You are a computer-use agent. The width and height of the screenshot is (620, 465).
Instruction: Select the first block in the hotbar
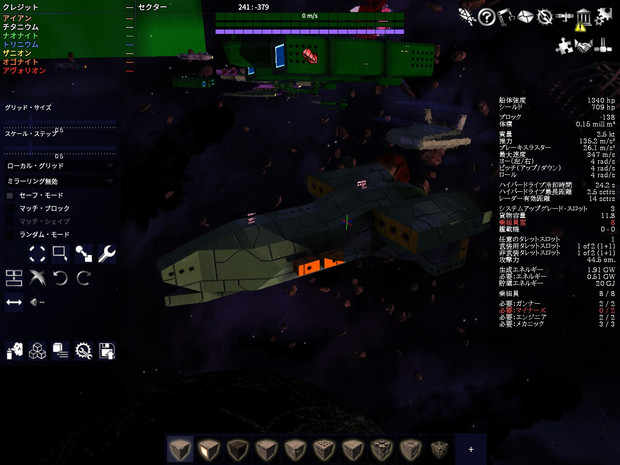click(180, 449)
